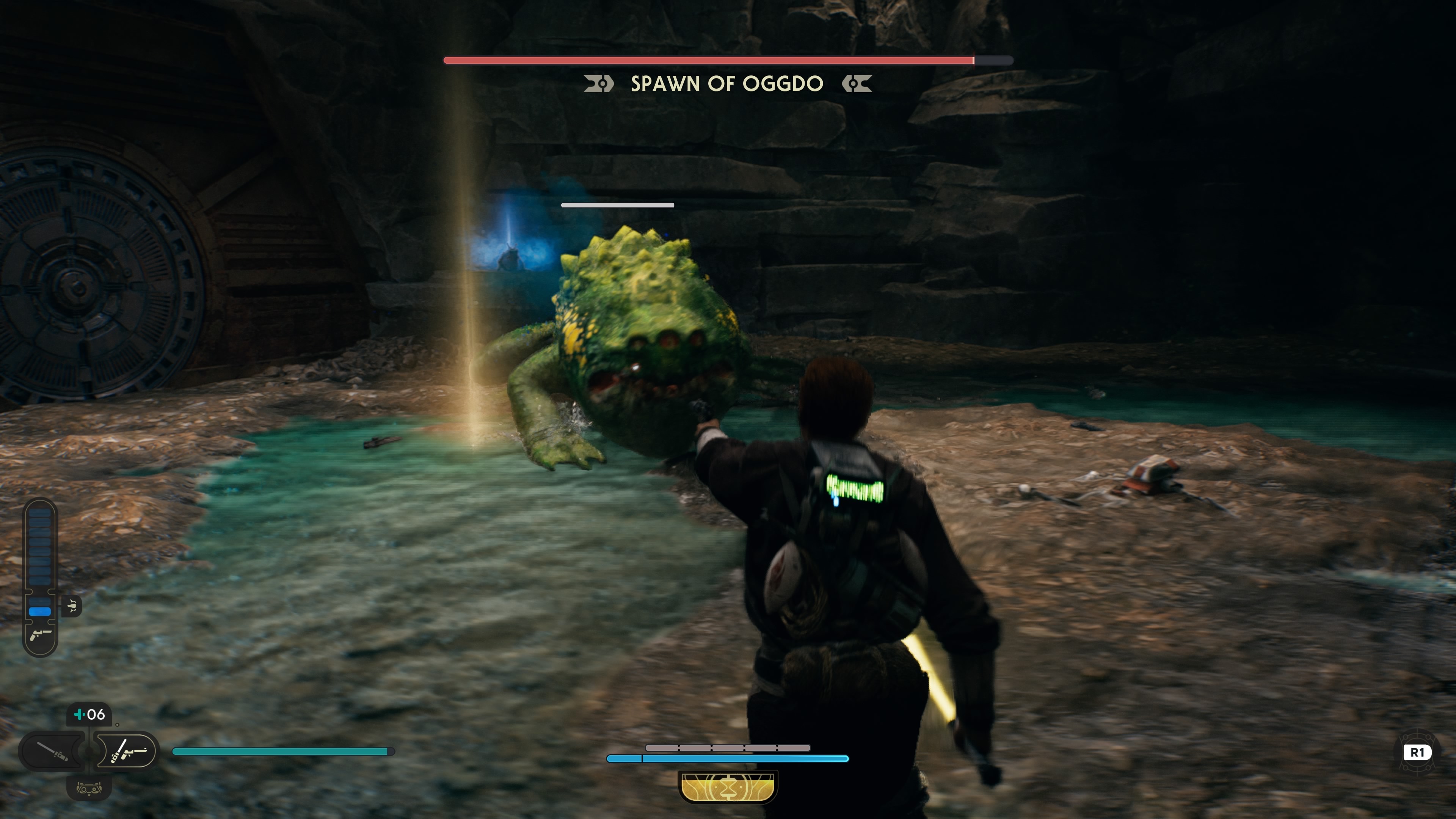The width and height of the screenshot is (1456, 819).
Task: Click the blaster pistol icon on ammo gauge
Action: (x=40, y=635)
